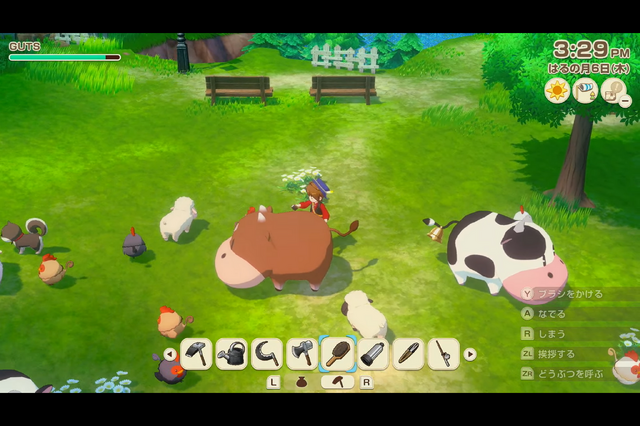Equip the axe from the toolbar
The width and height of the screenshot is (640, 426).
pyautogui.click(x=302, y=354)
